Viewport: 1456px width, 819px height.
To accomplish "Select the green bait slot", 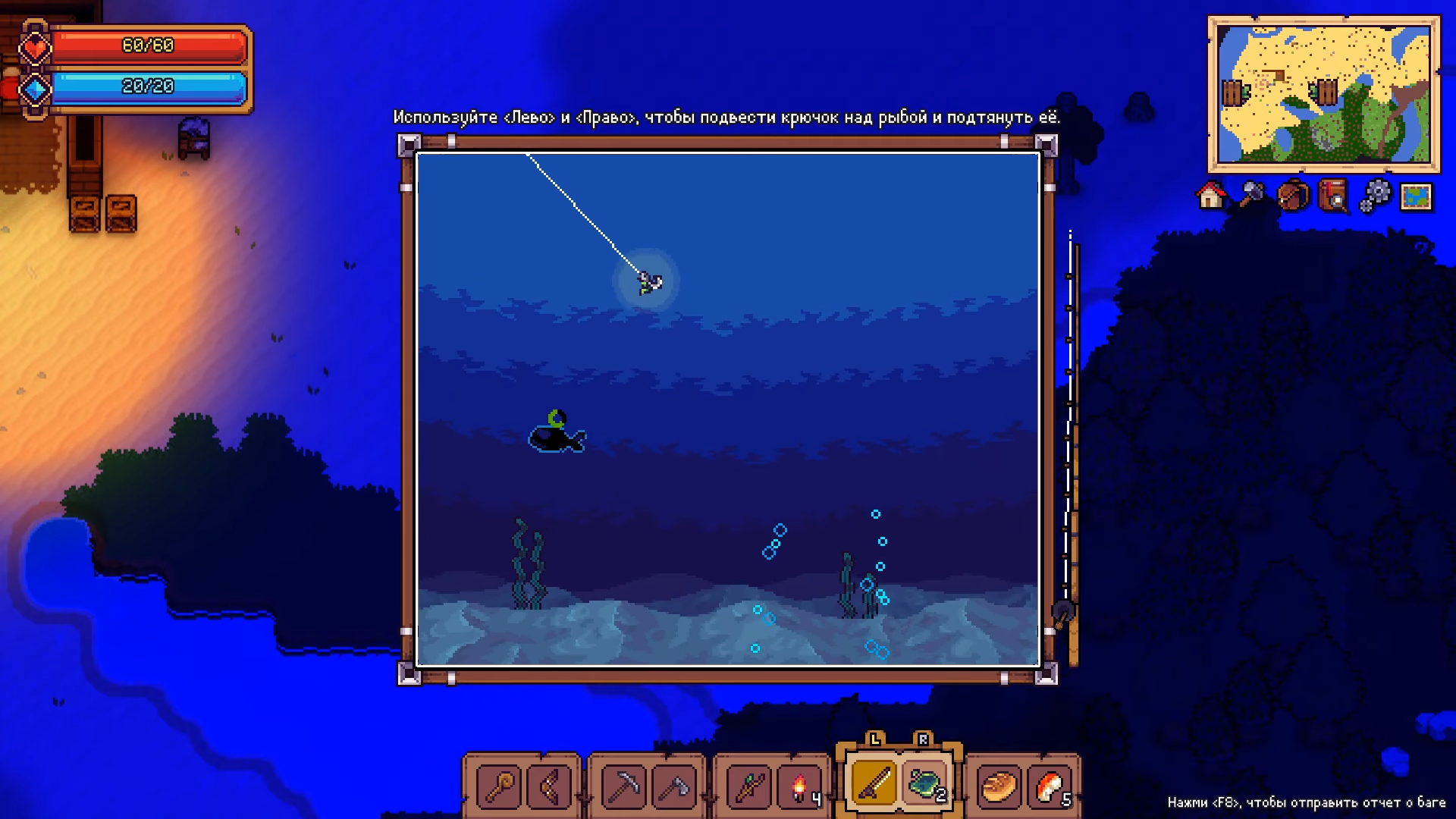I will point(925,783).
